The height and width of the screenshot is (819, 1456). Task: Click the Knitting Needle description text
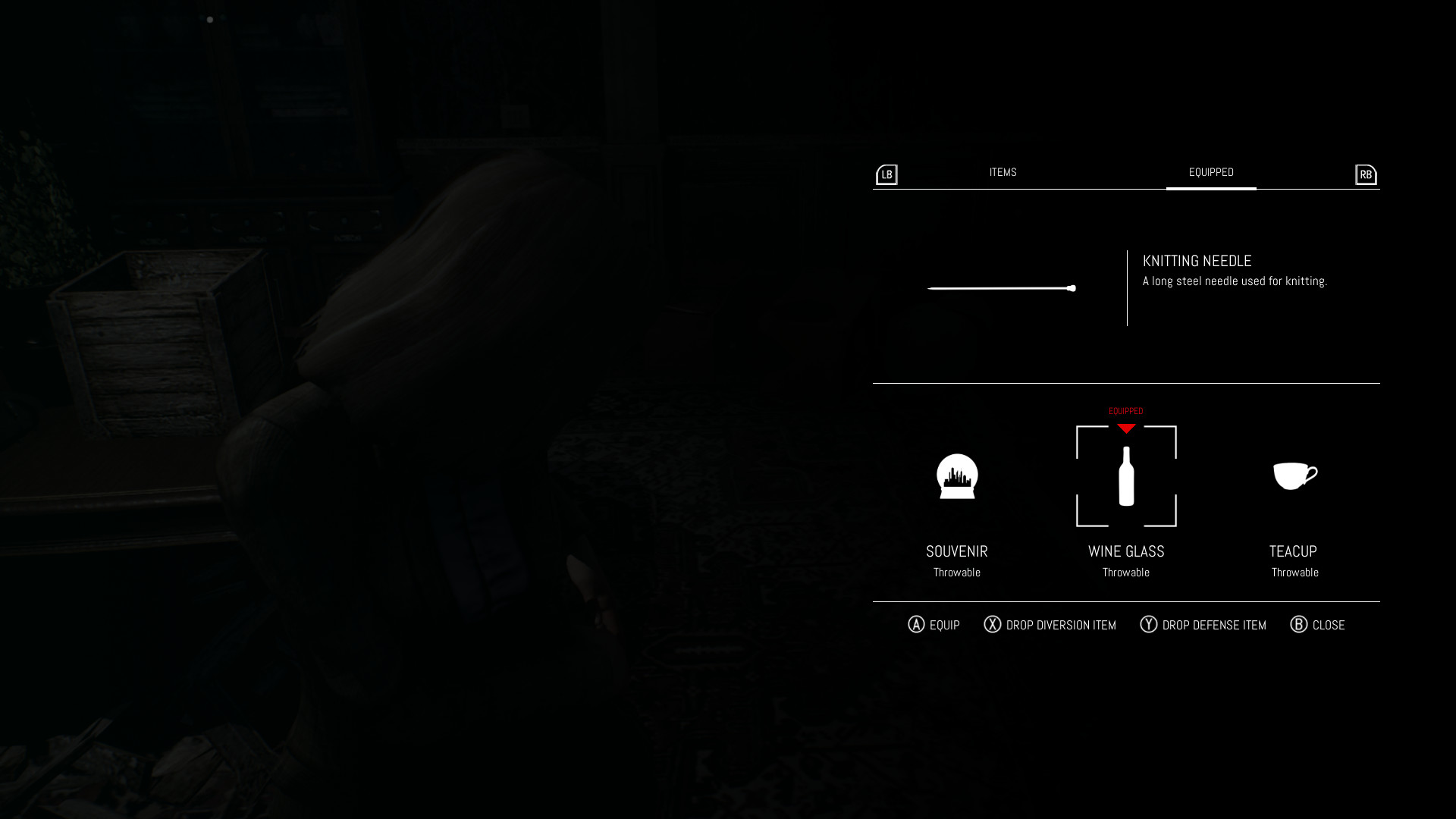pos(1235,280)
